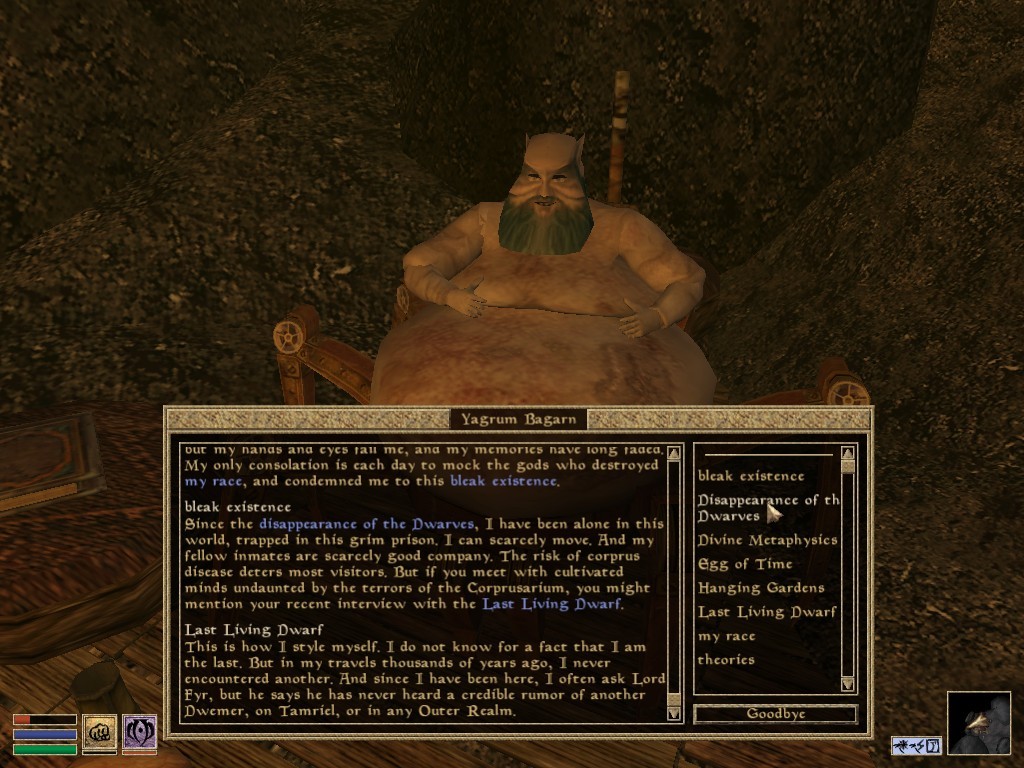1024x768 pixels.
Task: Select the Last Living Dwarf topic
Action: click(x=766, y=612)
